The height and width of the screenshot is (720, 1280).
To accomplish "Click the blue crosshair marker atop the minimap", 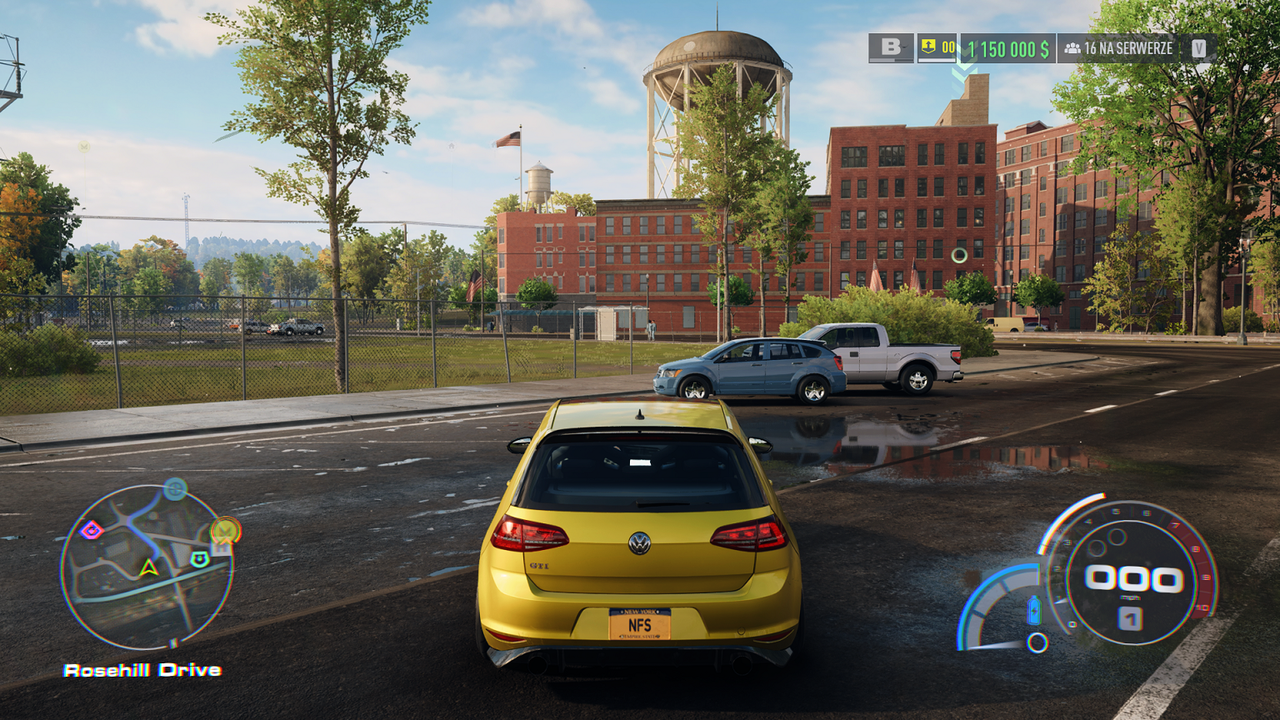I will click(x=175, y=489).
